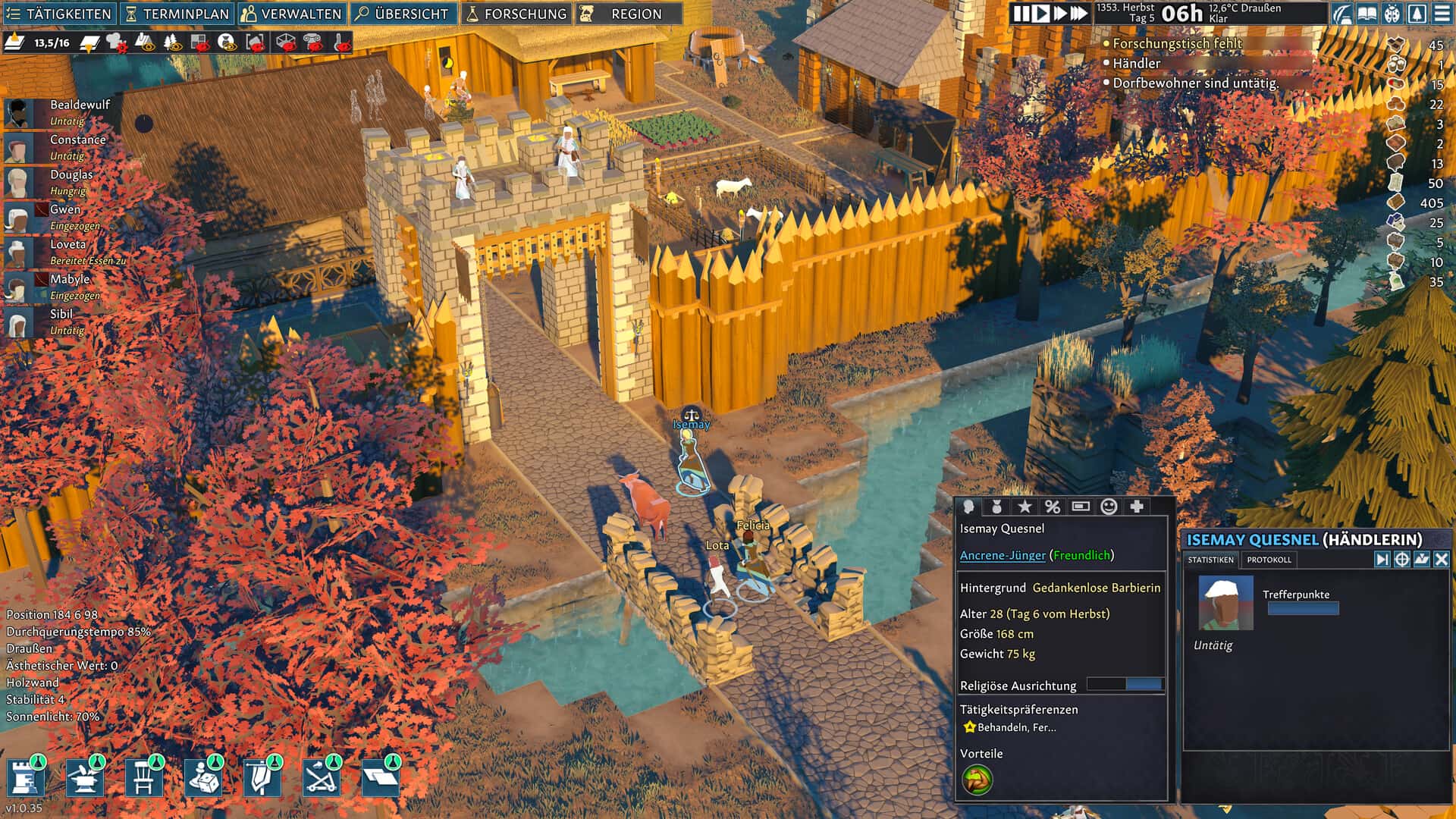Open the Tätigkeiten menu
This screenshot has height=819, width=1456.
tap(59, 14)
